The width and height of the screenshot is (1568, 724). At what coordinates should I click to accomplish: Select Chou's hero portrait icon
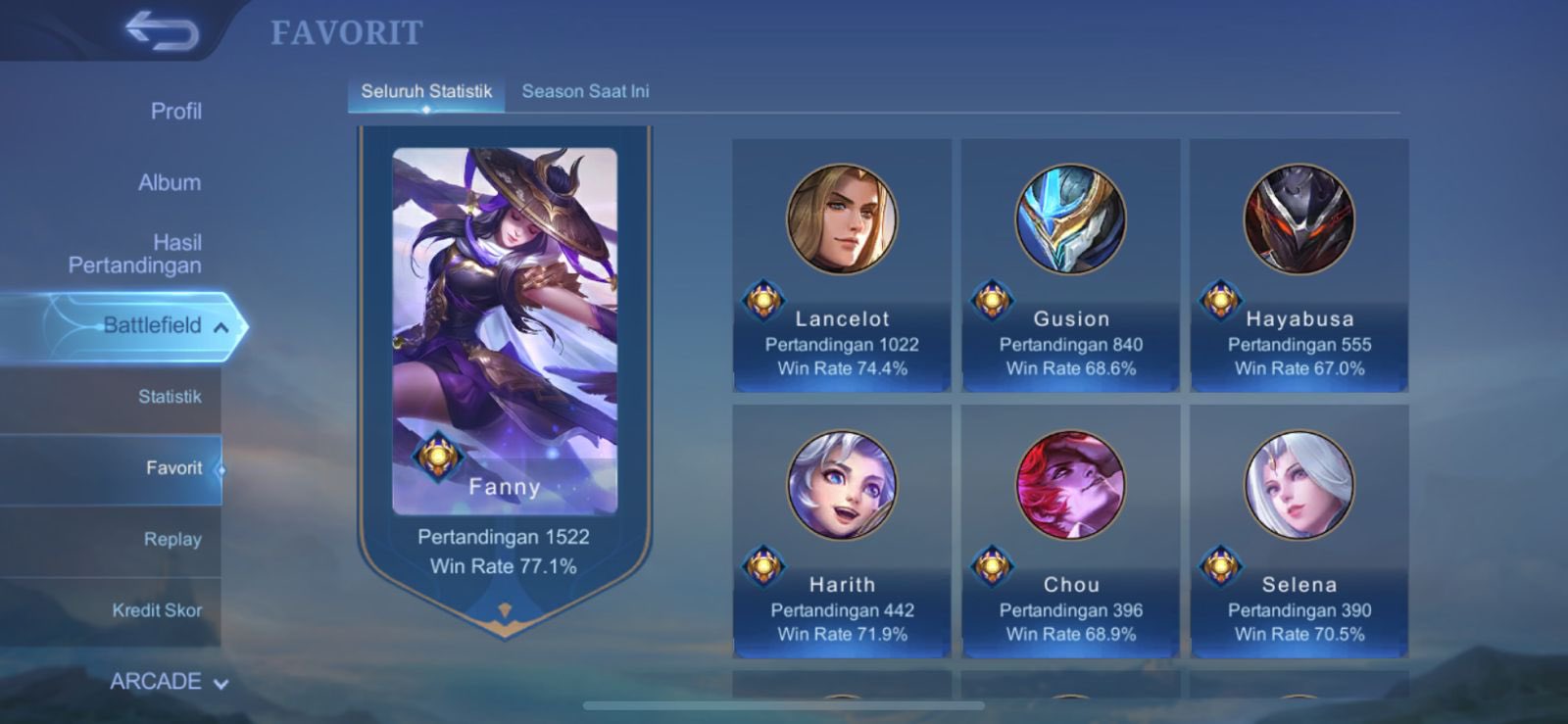[x=1070, y=489]
